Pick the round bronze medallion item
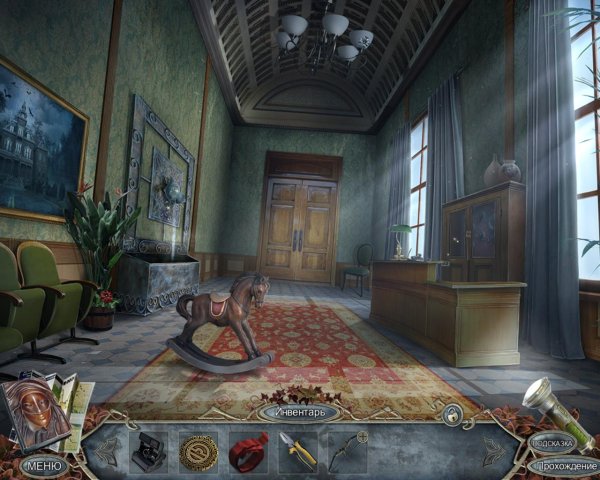Image resolution: width=600 pixels, height=480 pixels. [x=198, y=451]
